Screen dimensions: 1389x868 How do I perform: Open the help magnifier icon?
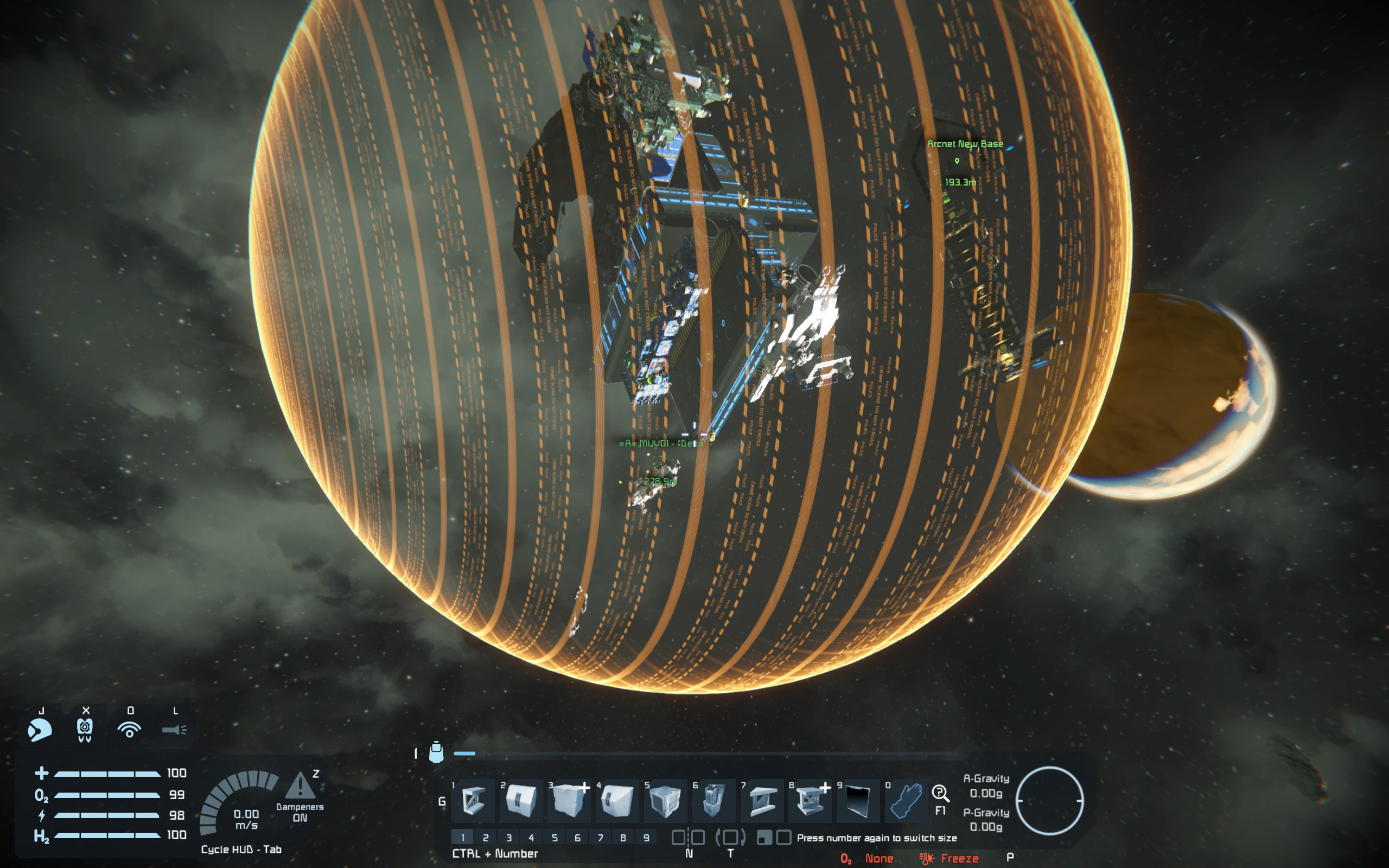point(940,794)
